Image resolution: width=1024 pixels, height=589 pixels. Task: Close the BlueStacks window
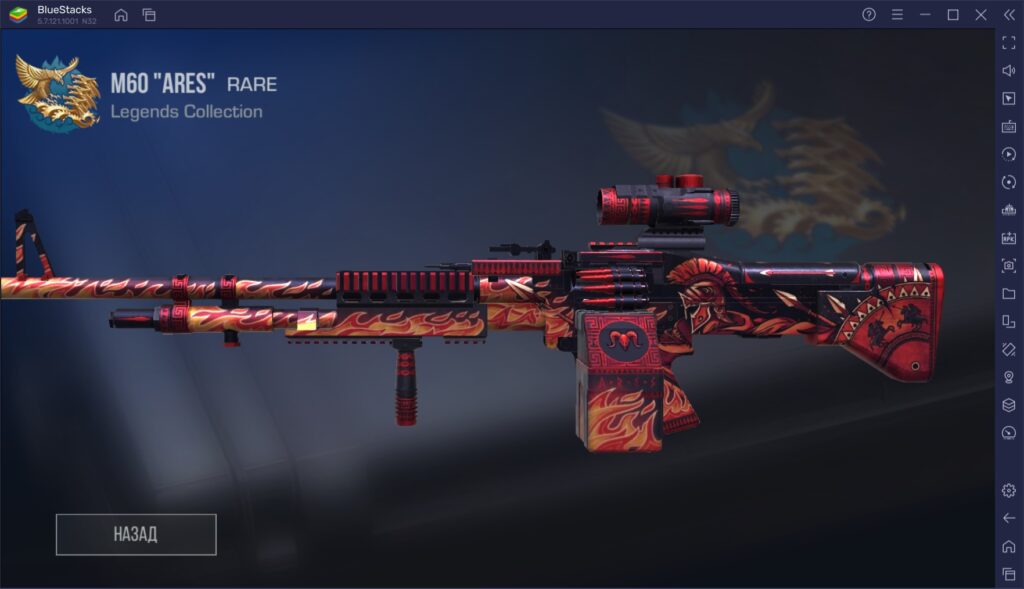980,15
